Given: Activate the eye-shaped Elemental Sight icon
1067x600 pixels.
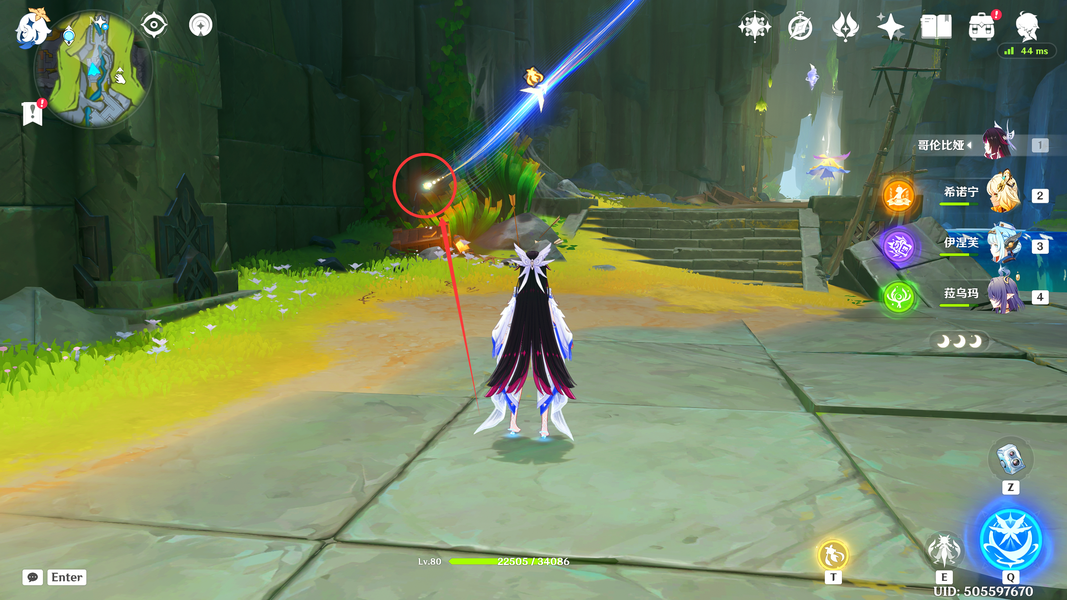Looking at the screenshot, I should coord(154,25).
